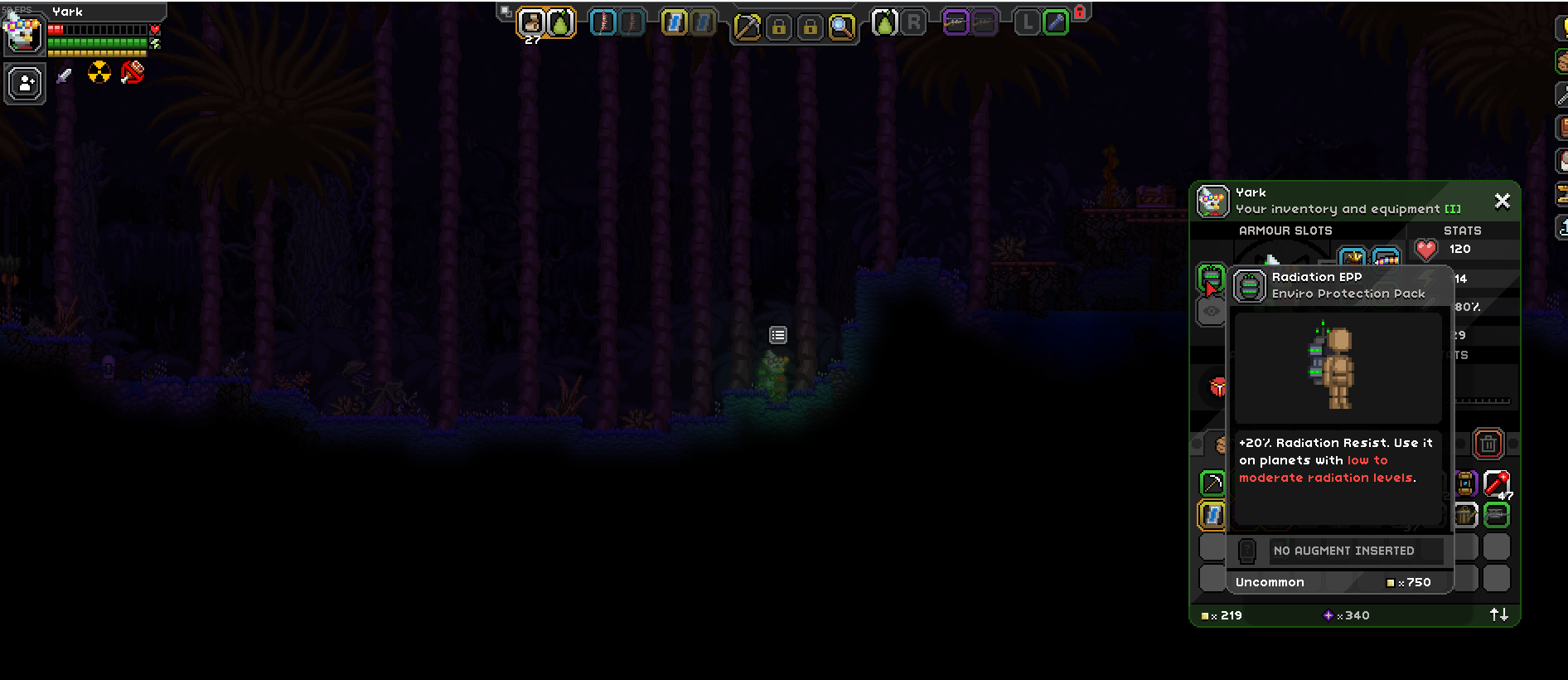
Task: Toggle the first hotbar padlock
Action: pos(780,22)
